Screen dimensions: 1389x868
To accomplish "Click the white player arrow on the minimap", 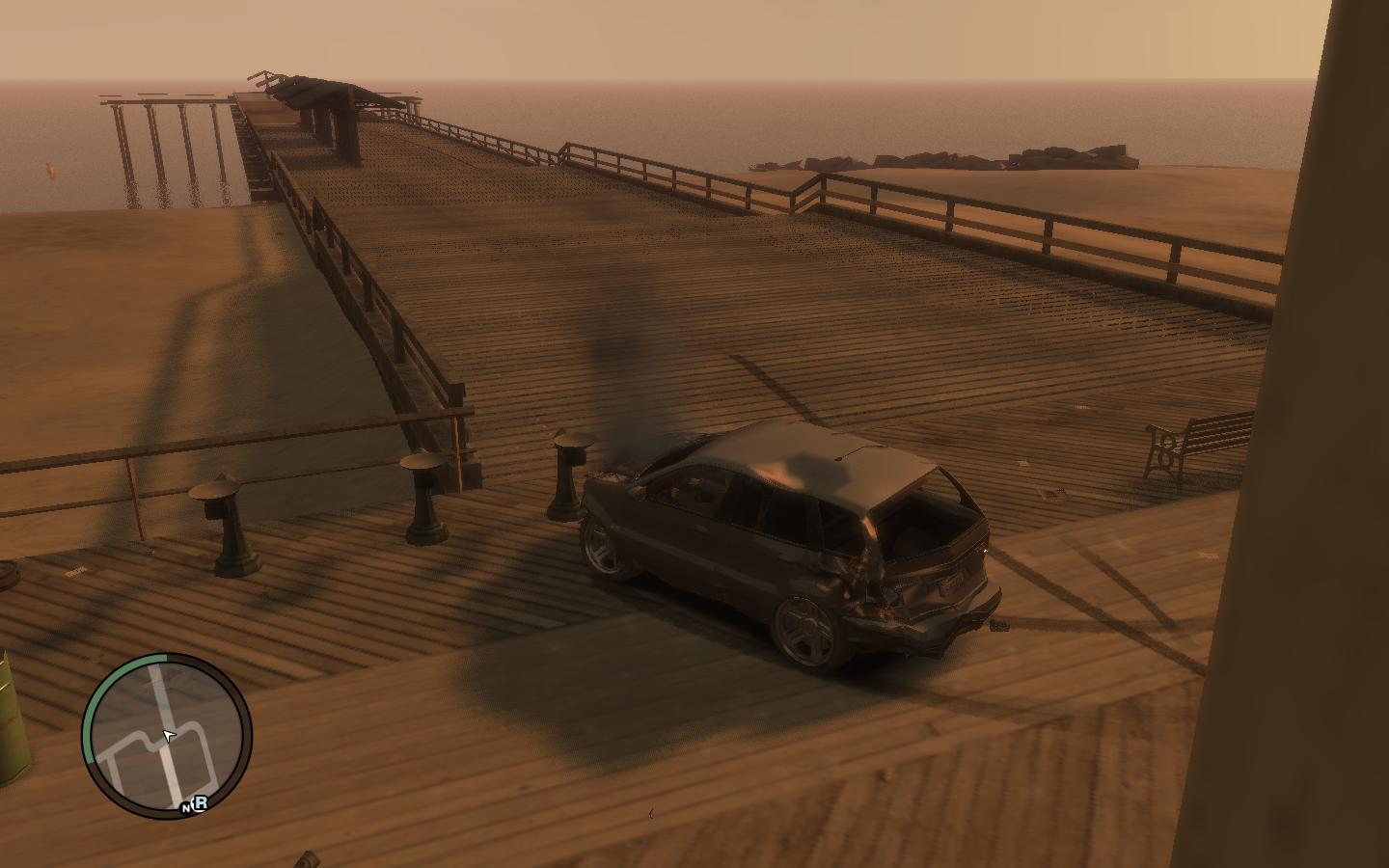I will pyautogui.click(x=170, y=737).
